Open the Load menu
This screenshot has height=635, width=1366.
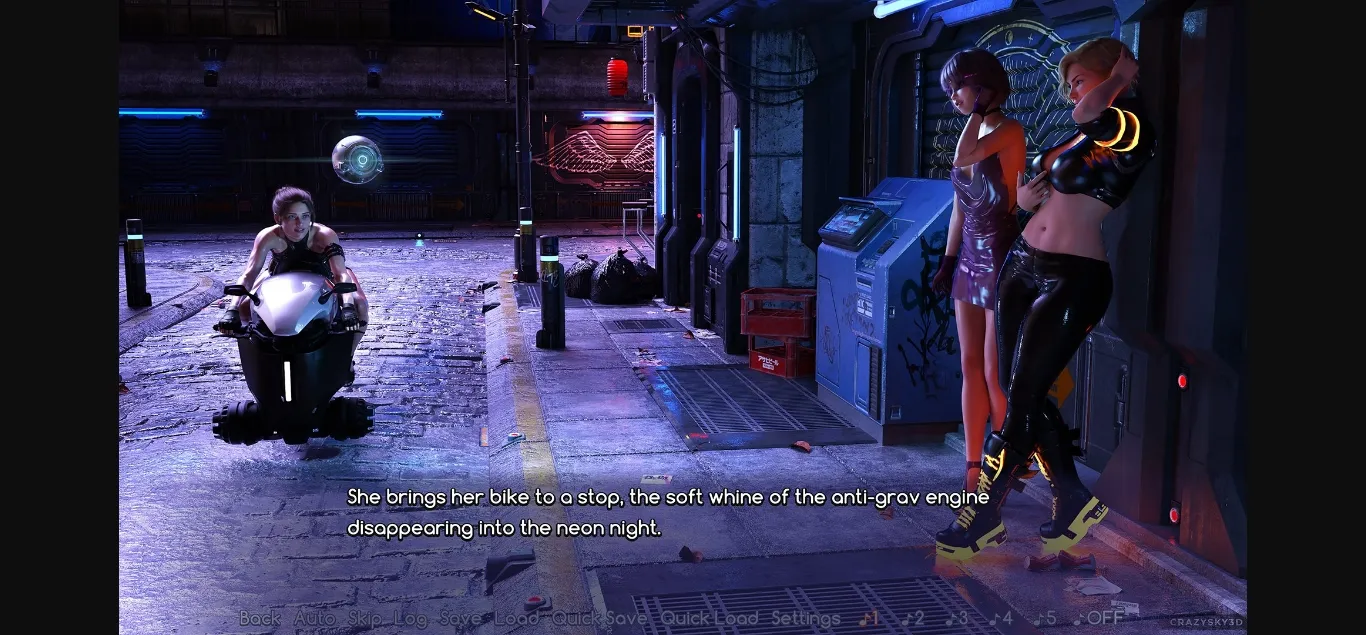point(516,619)
